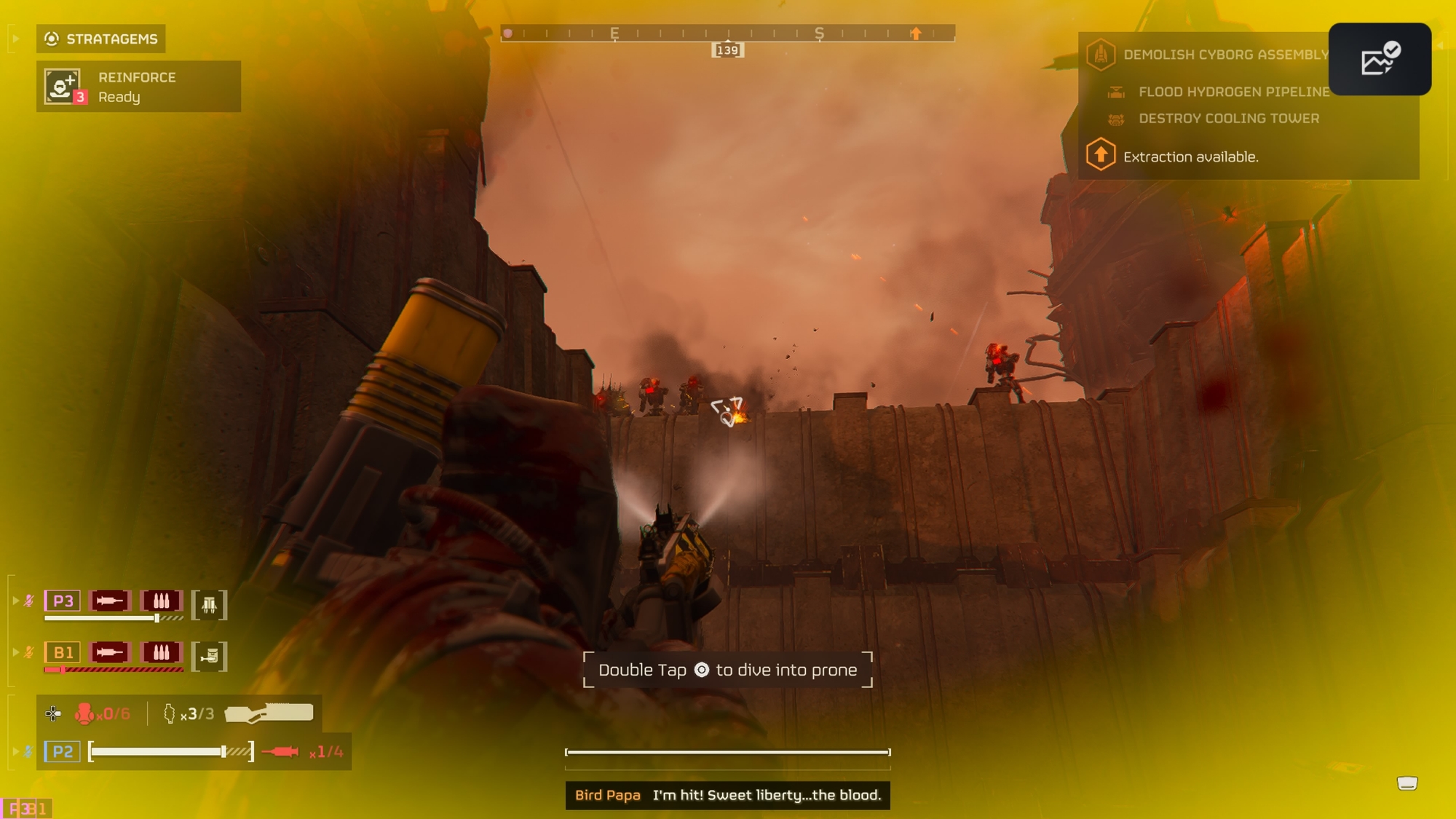
Task: Click the Extraction available entry
Action: click(1190, 157)
